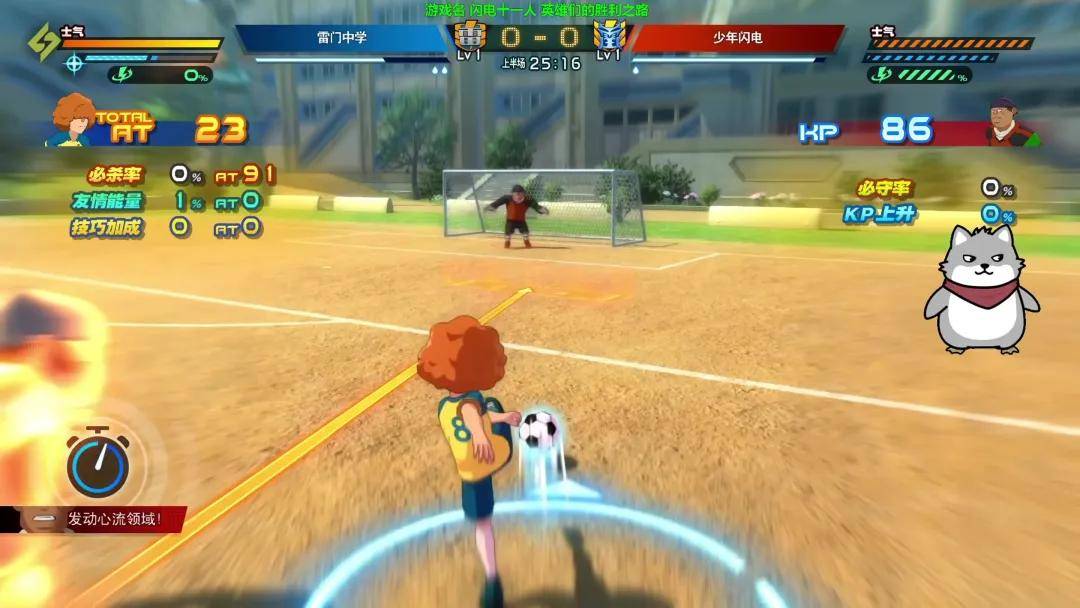Select the green lightning bolt emblem
This screenshot has width=1080, height=608.
43,42
